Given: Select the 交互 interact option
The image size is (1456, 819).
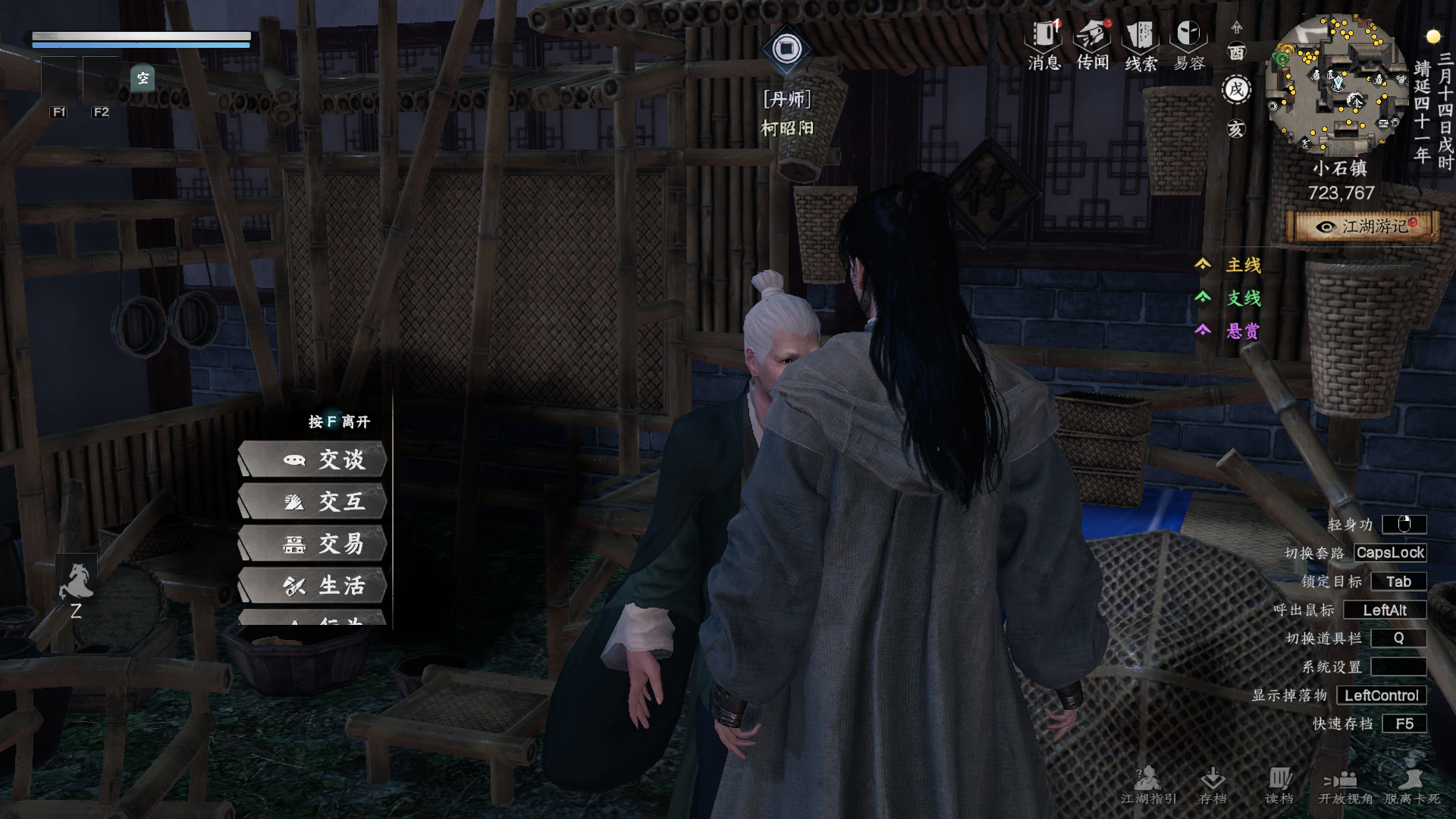Looking at the screenshot, I should tap(312, 502).
